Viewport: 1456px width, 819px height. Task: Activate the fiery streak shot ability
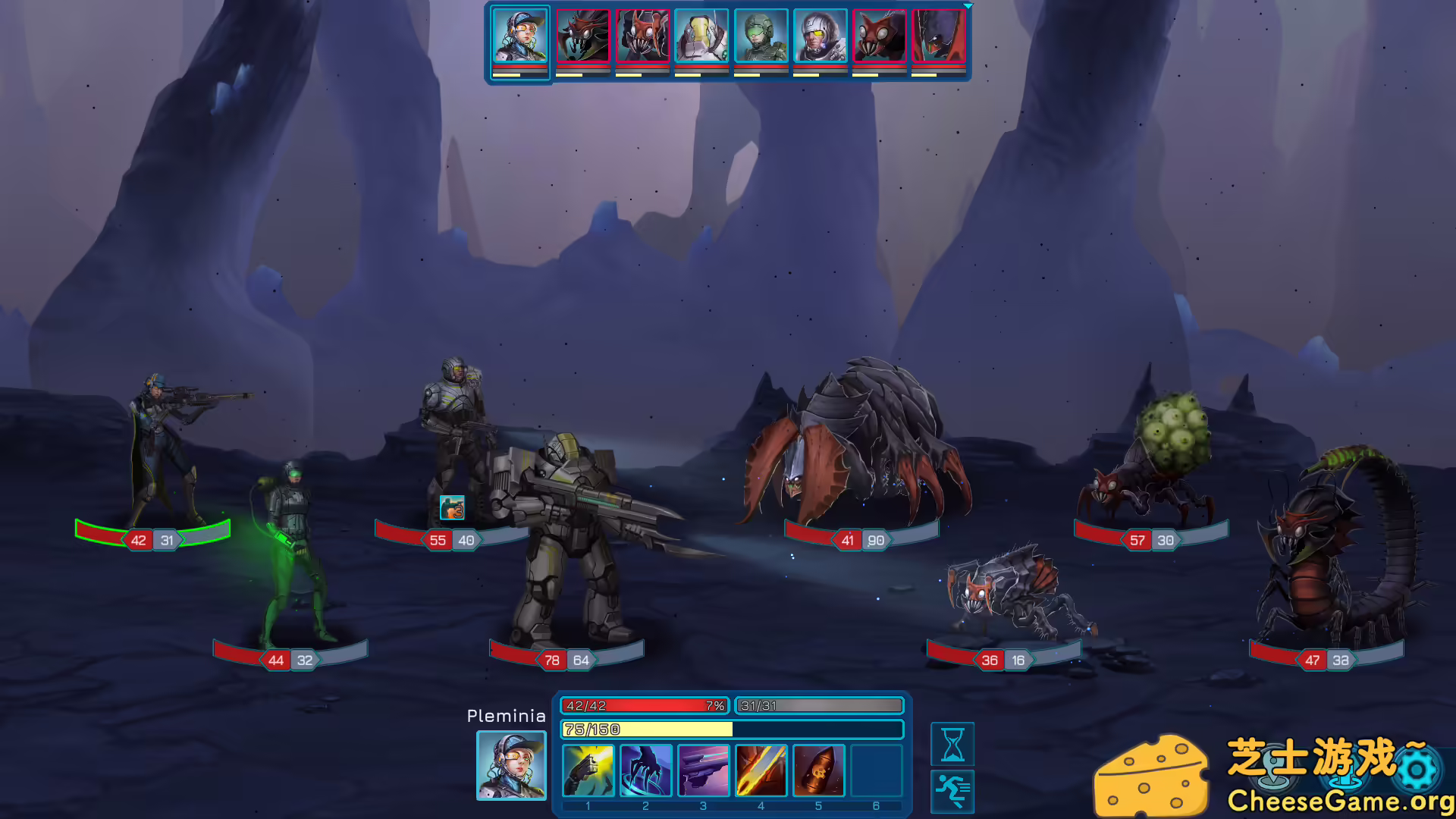(761, 770)
